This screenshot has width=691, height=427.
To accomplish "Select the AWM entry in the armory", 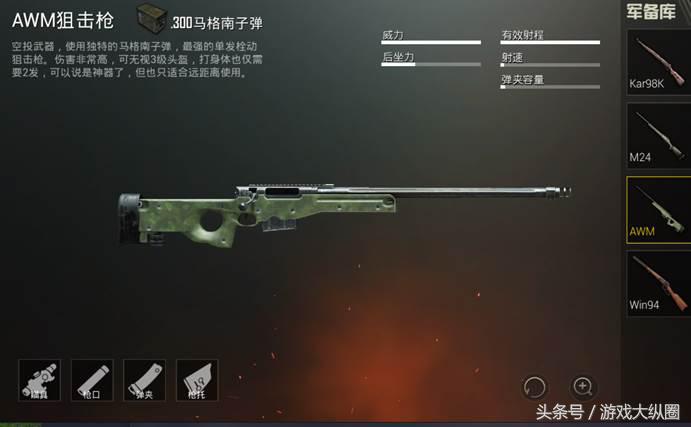I will tap(659, 210).
